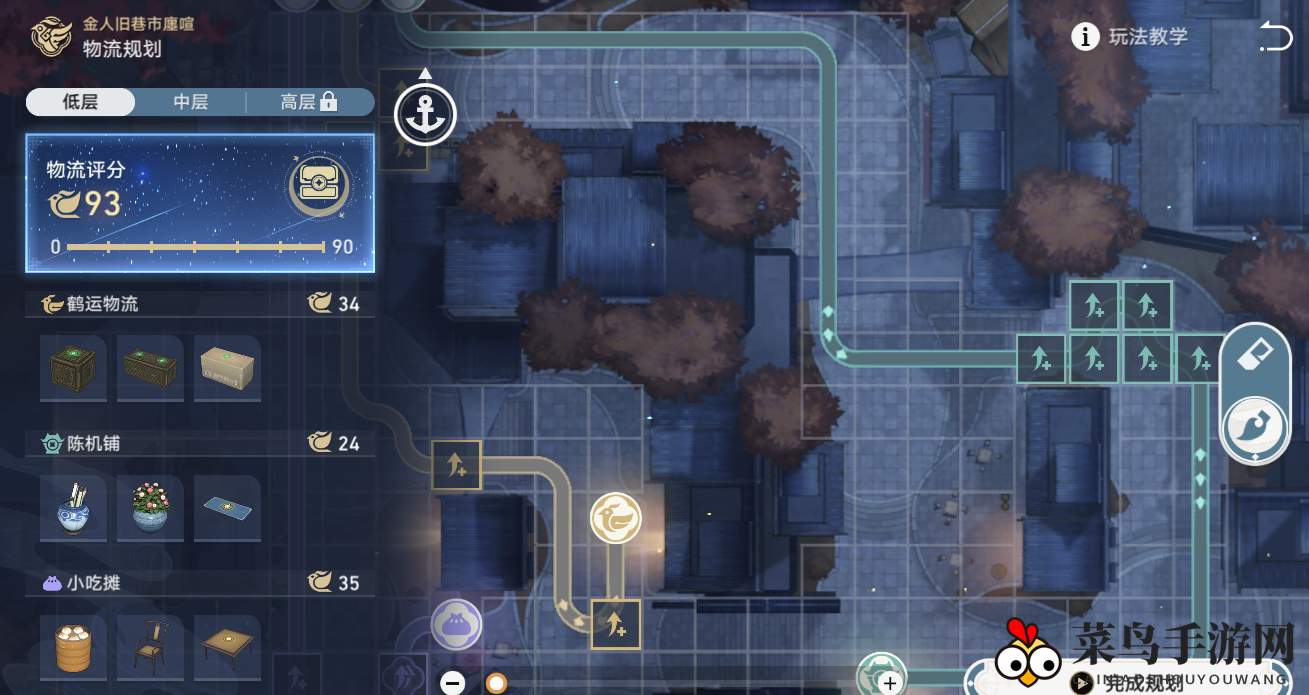Activate the eraser tool

(x=1254, y=357)
